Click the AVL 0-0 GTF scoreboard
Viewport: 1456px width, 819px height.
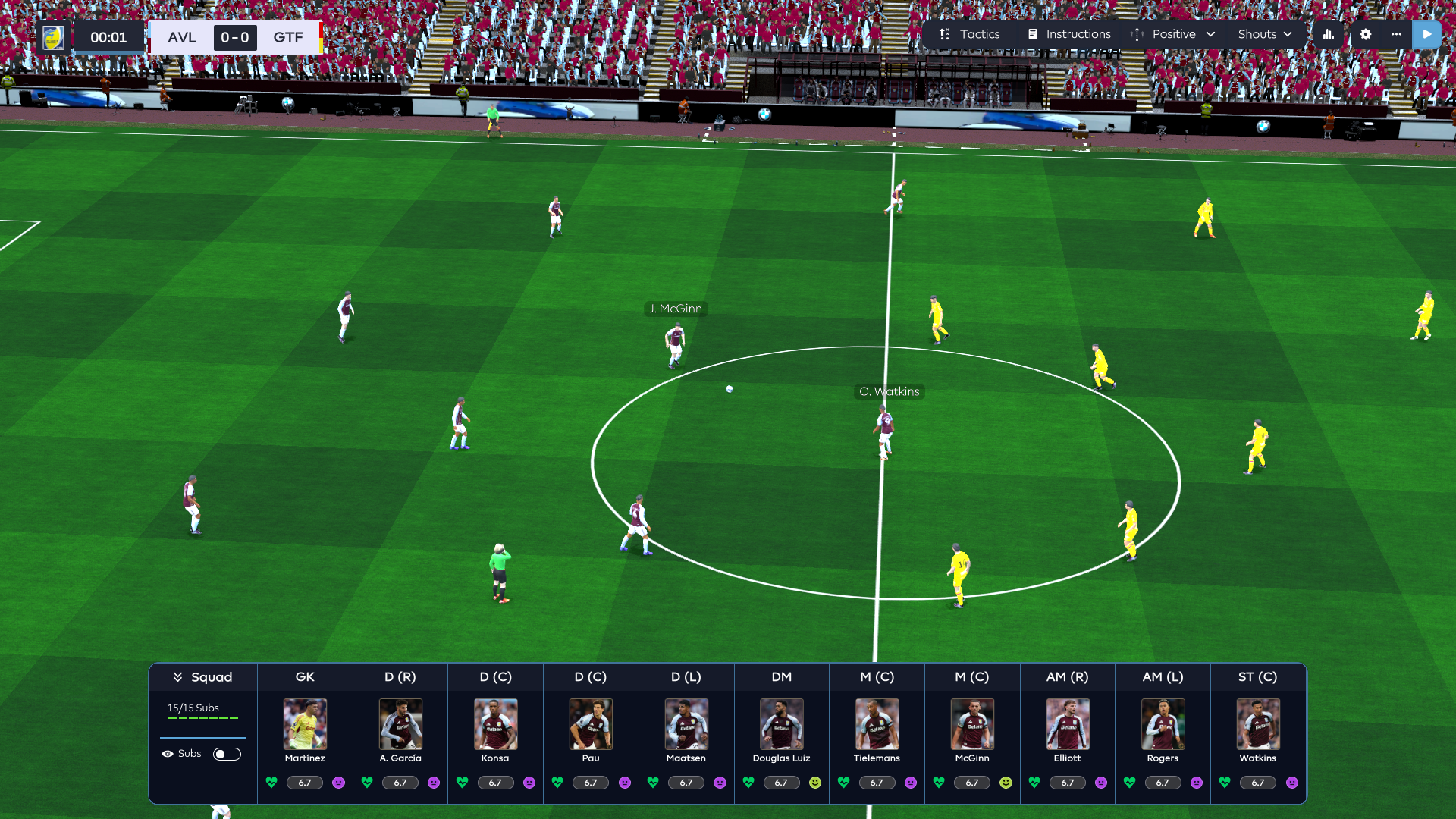click(235, 37)
